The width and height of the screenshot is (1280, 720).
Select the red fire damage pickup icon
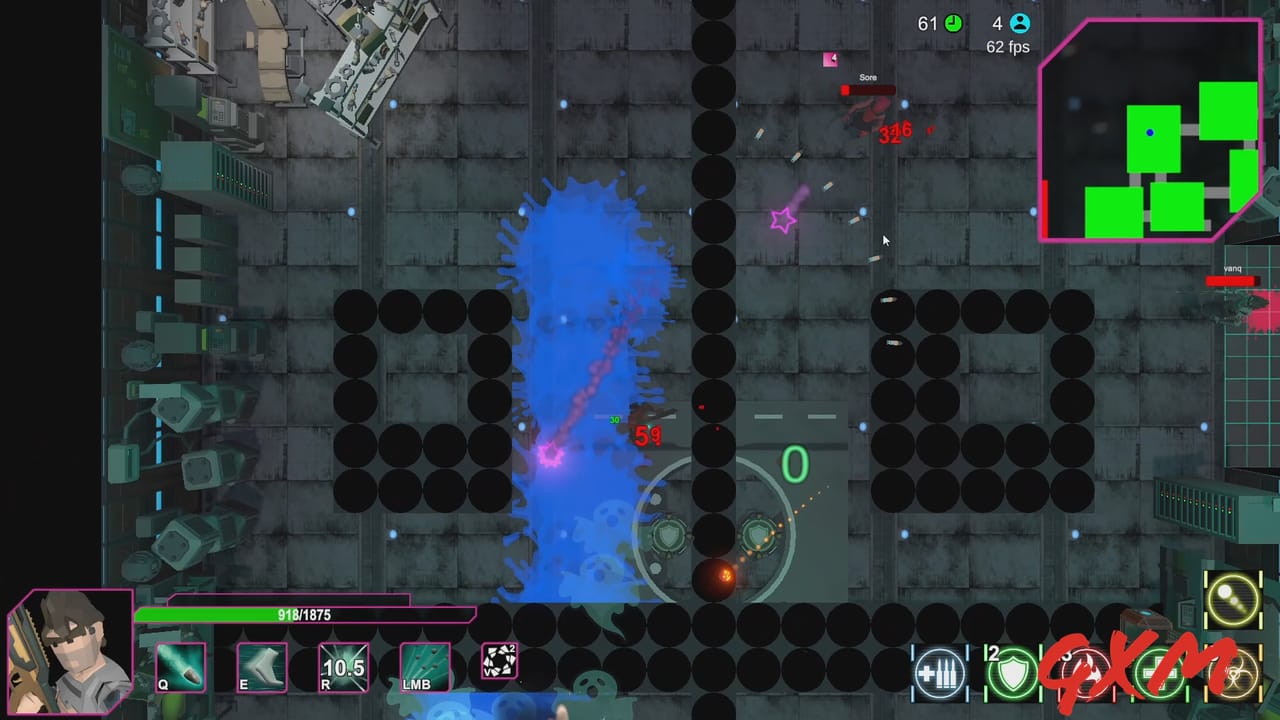(1086, 673)
